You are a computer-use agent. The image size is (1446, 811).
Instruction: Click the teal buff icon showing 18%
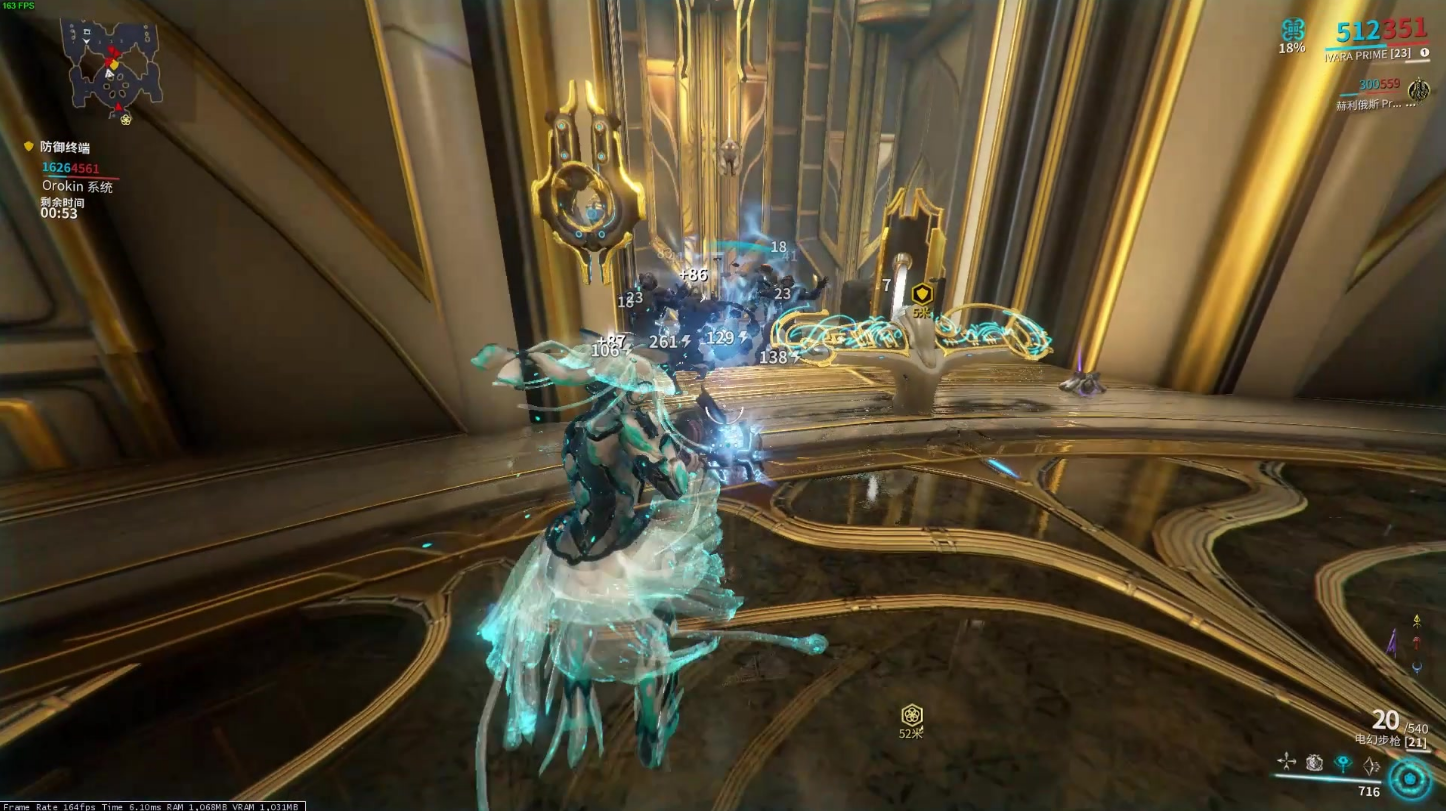[x=1293, y=29]
